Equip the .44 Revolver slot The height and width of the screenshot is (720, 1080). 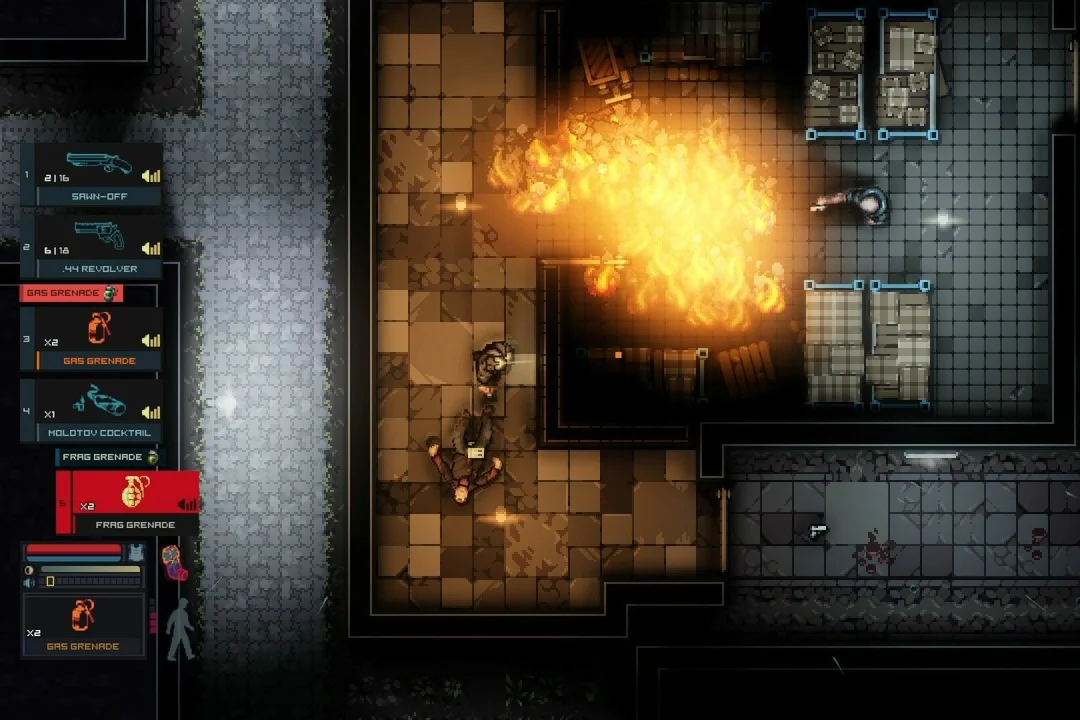pos(92,247)
